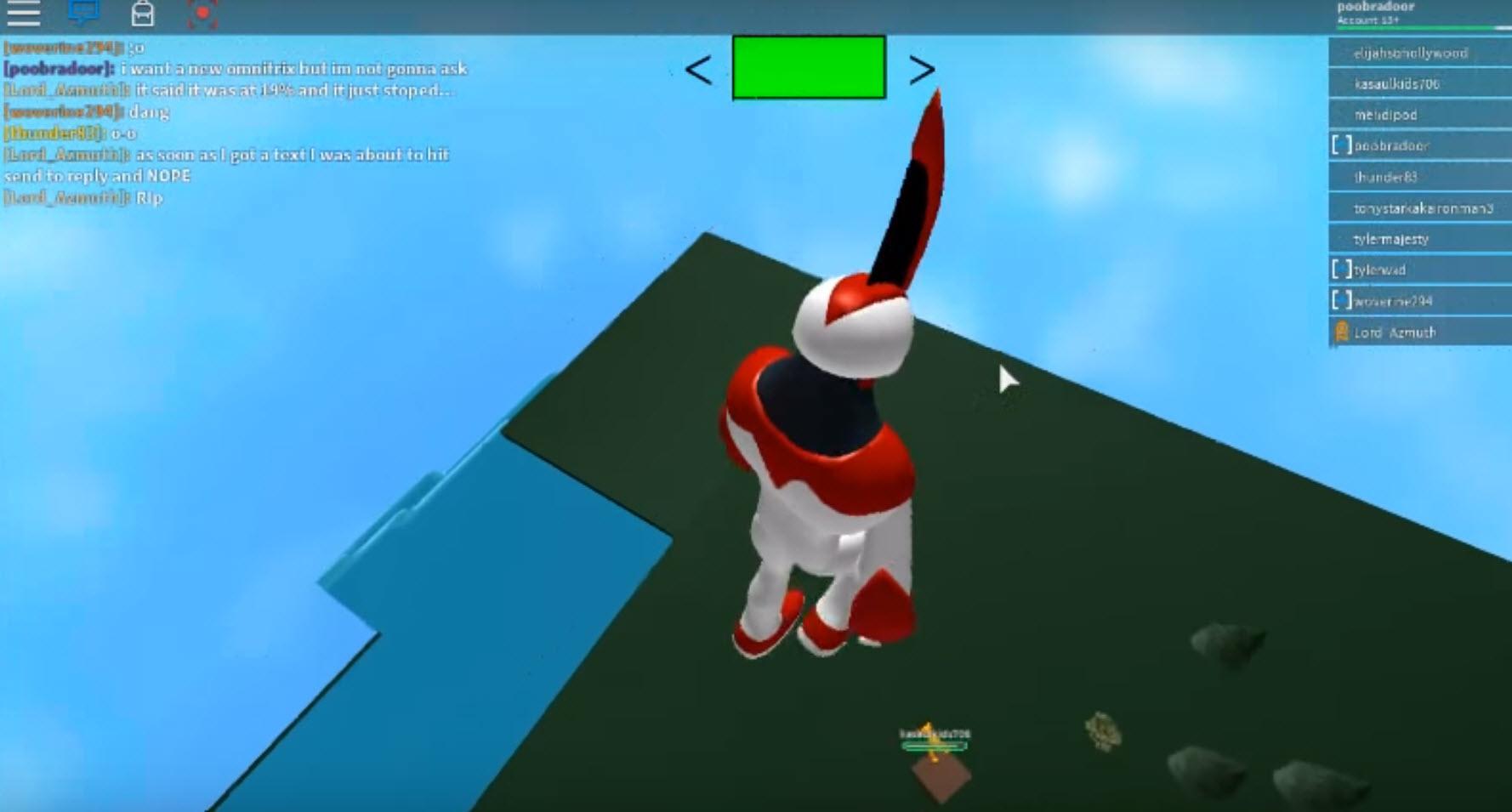Click the left arrow selector
This screenshot has width=1512, height=812.
[x=697, y=69]
